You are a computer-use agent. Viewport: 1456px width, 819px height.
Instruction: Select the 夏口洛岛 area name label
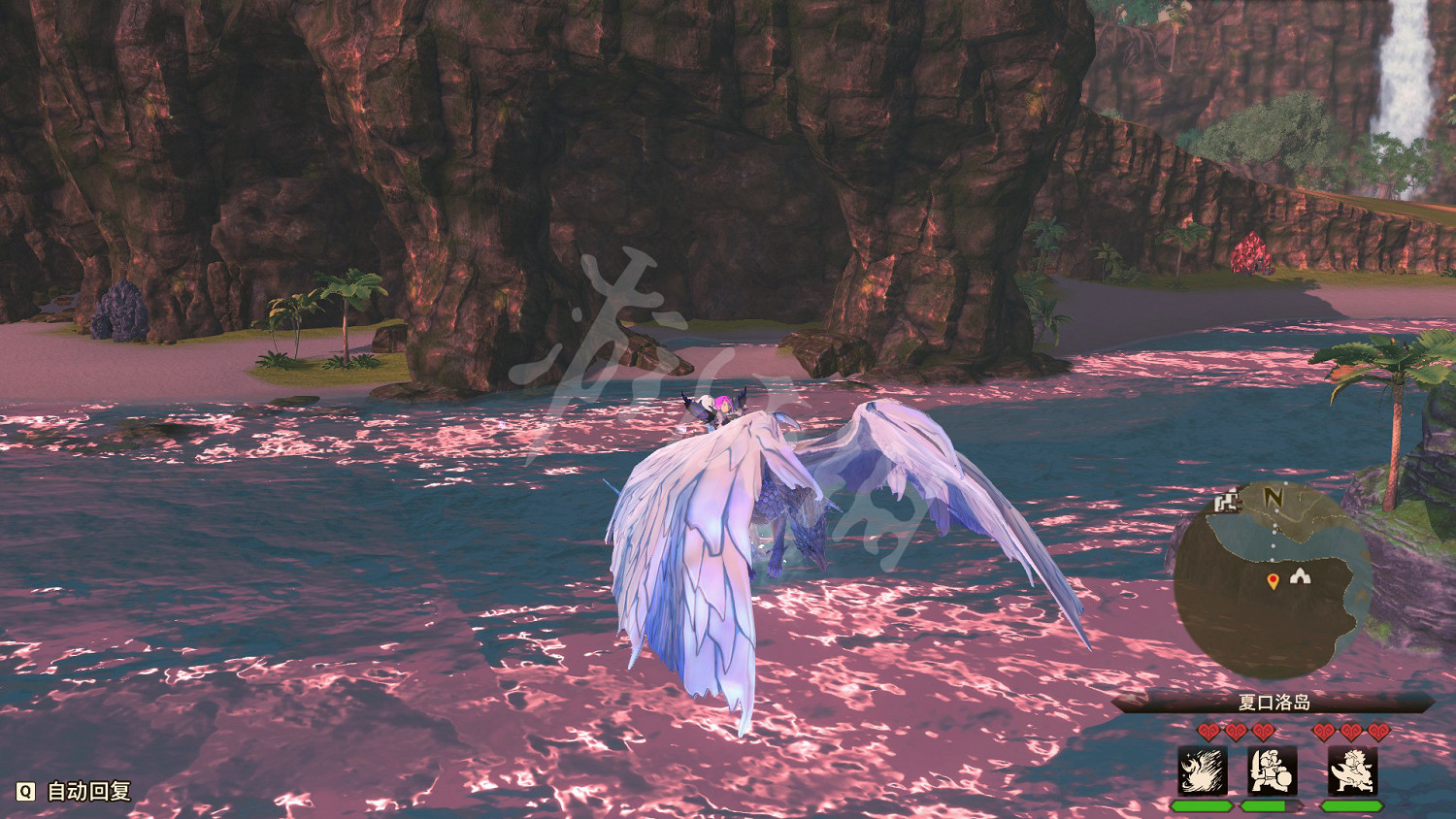(1273, 702)
